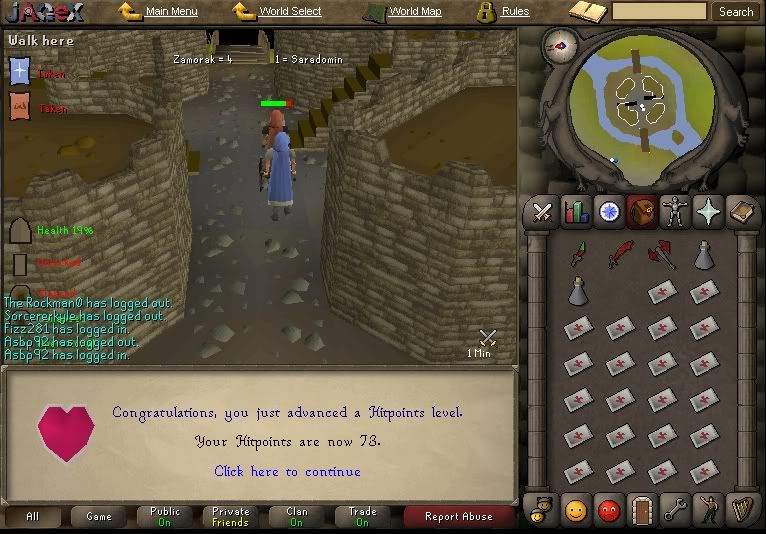Click the Report Abuse button
This screenshot has width=766, height=534.
click(x=459, y=516)
